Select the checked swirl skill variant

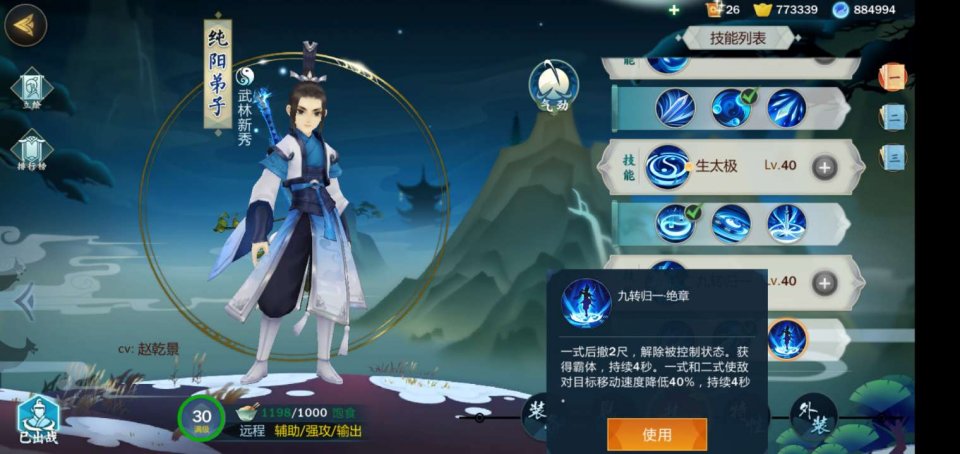(675, 223)
